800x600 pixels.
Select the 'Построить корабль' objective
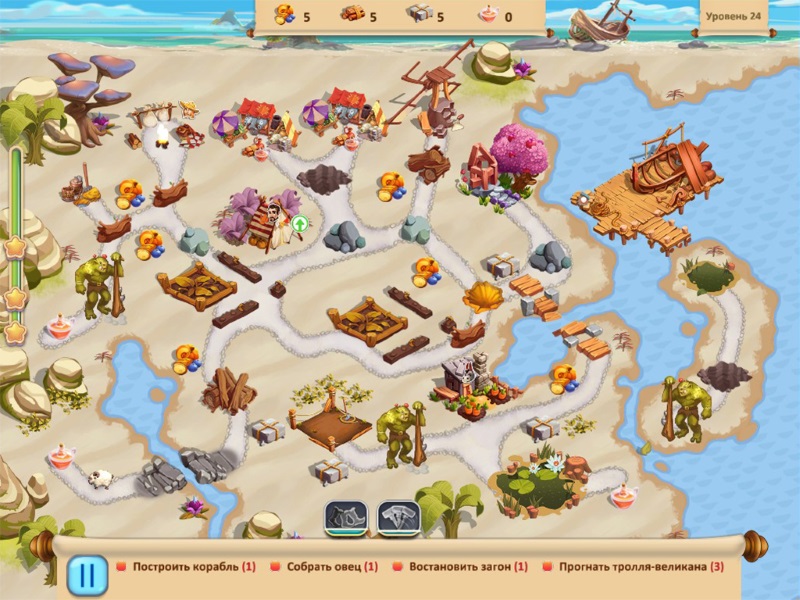tap(186, 566)
